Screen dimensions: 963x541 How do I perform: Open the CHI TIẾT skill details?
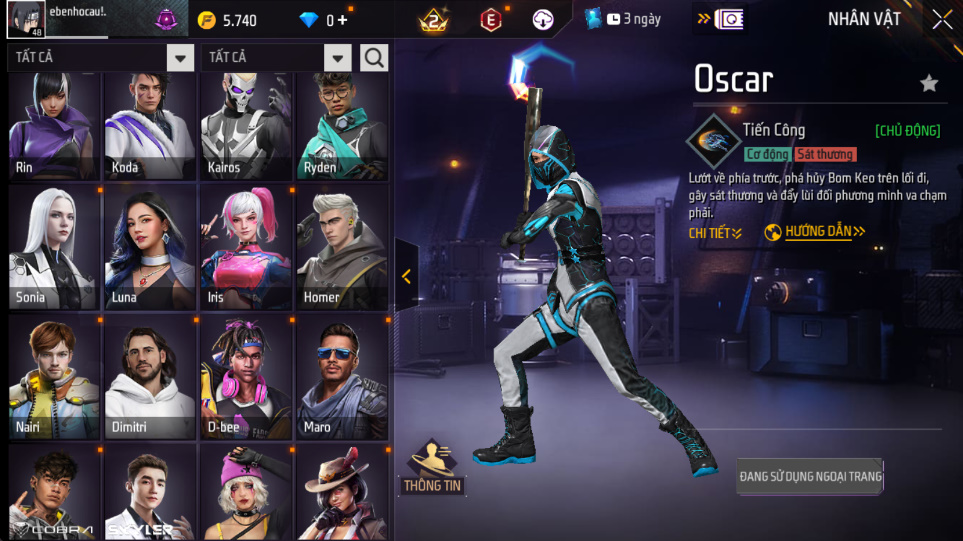[x=715, y=233]
